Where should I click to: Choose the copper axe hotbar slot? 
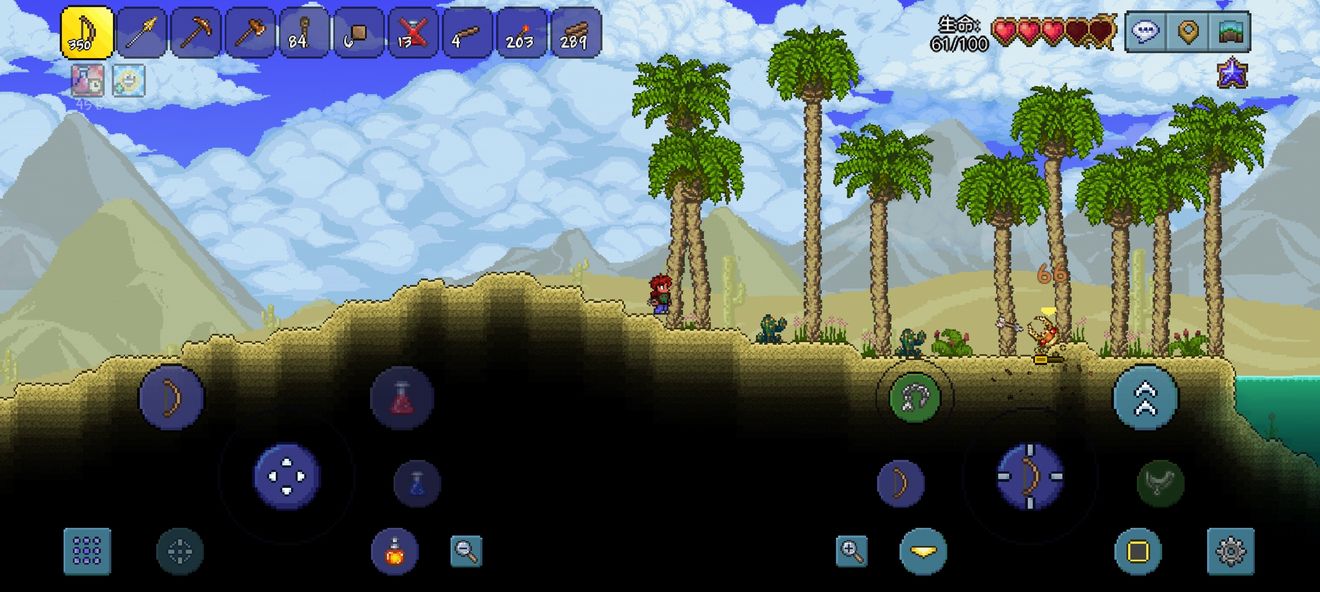tap(250, 33)
